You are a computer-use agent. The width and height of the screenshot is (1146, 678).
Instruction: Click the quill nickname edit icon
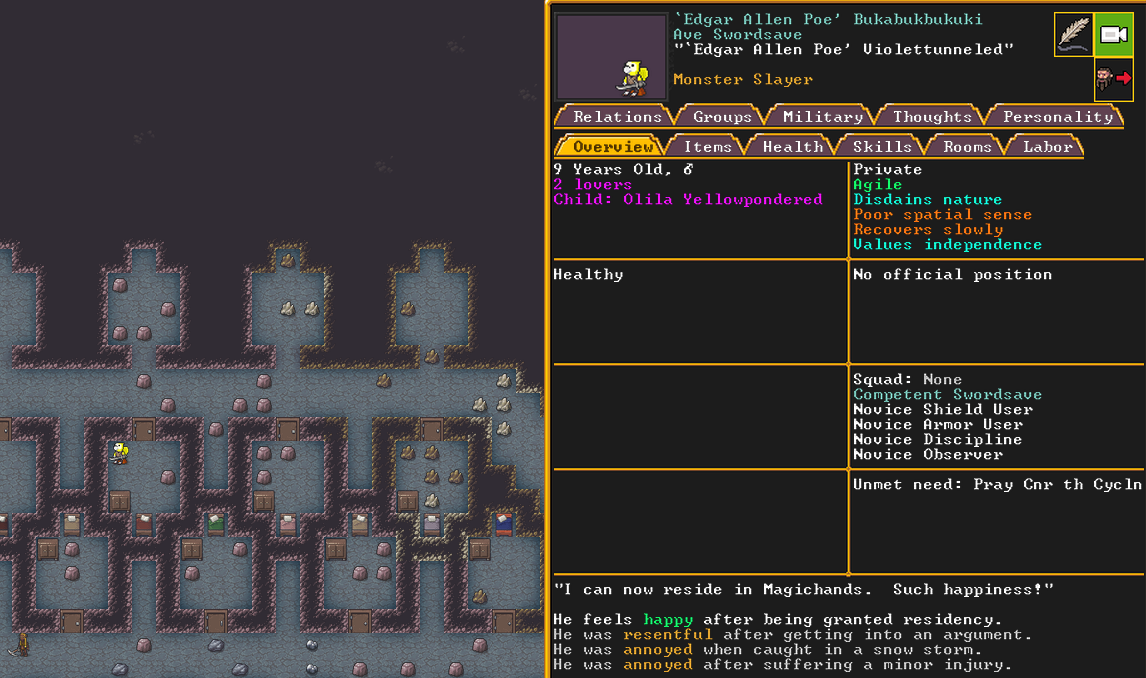pos(1074,35)
